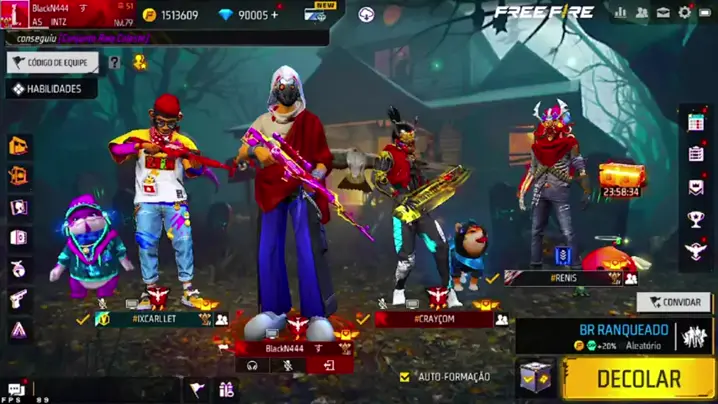
Task: Open the trophy icon in the side panel
Action: [696, 218]
